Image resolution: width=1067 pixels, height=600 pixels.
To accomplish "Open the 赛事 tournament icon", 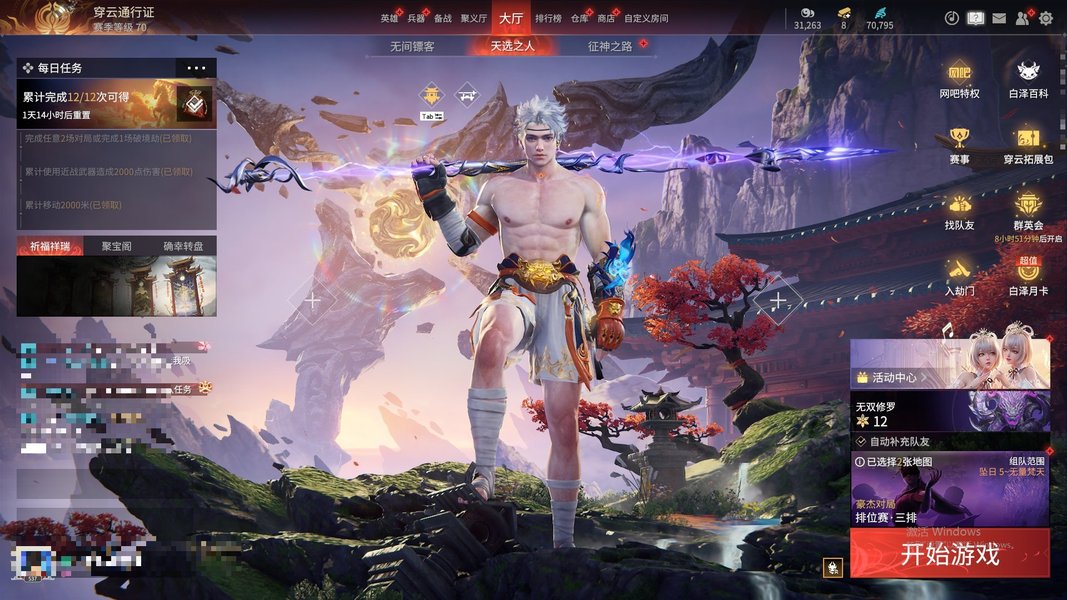I will 960,144.
